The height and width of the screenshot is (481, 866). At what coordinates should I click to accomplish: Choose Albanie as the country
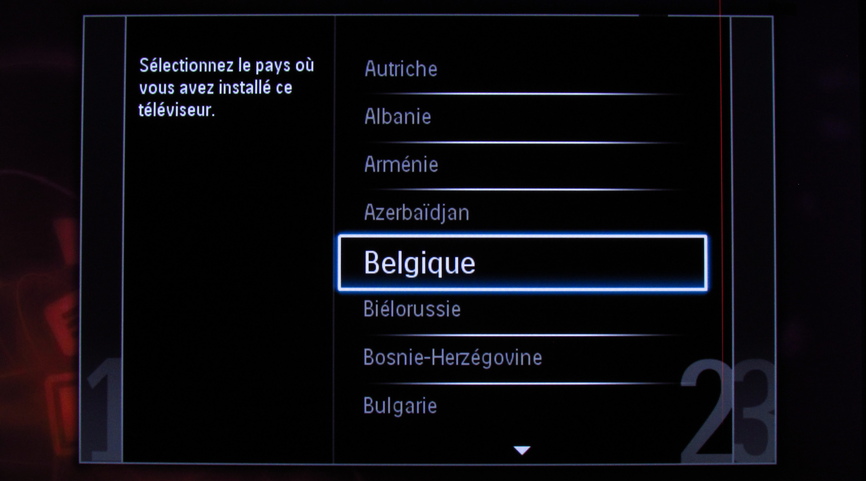click(x=398, y=116)
